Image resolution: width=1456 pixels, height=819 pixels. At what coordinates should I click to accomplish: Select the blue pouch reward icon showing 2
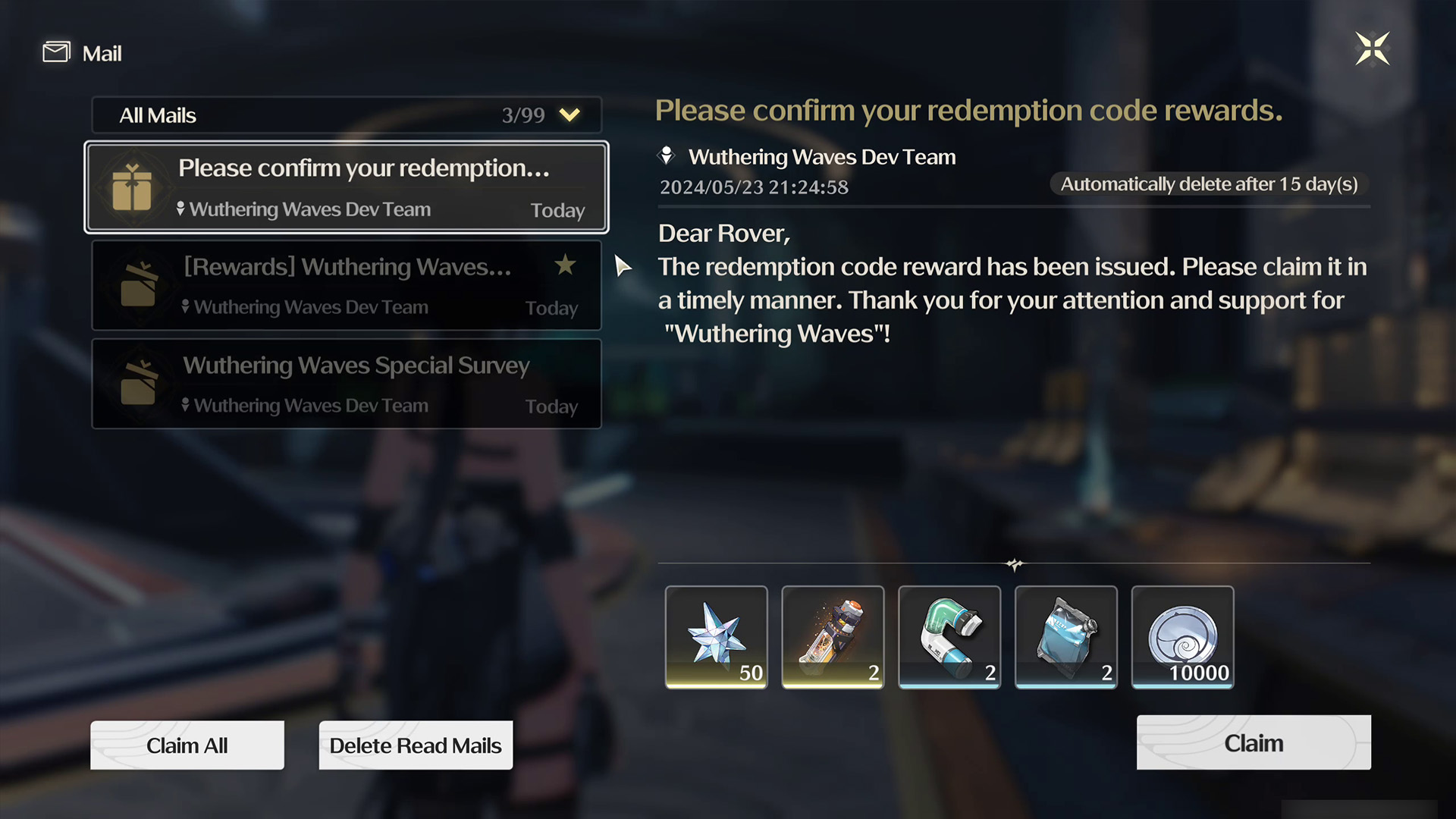(1065, 637)
